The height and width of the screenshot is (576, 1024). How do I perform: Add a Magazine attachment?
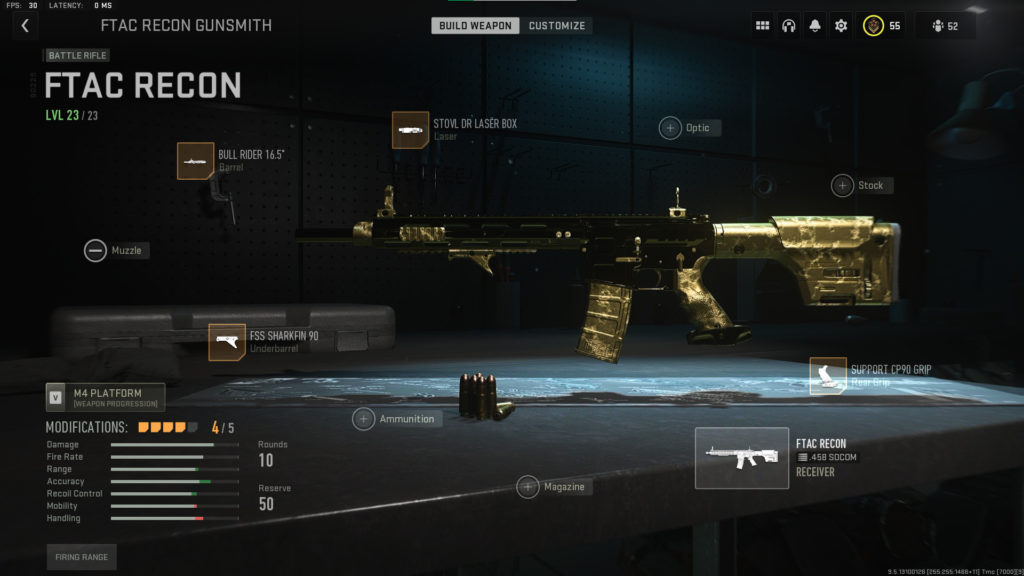click(528, 487)
